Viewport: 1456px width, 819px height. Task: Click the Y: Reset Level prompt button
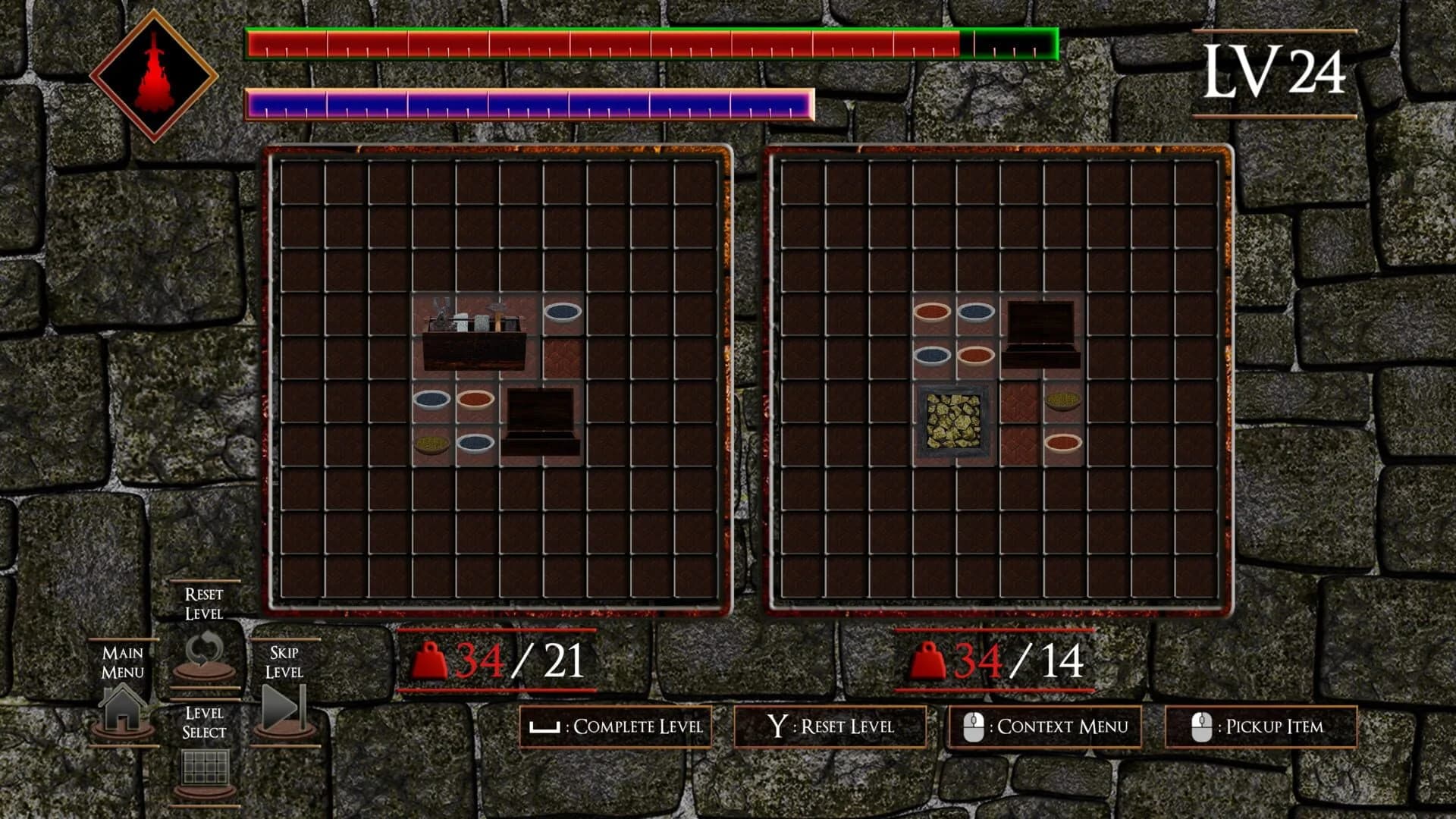click(831, 726)
